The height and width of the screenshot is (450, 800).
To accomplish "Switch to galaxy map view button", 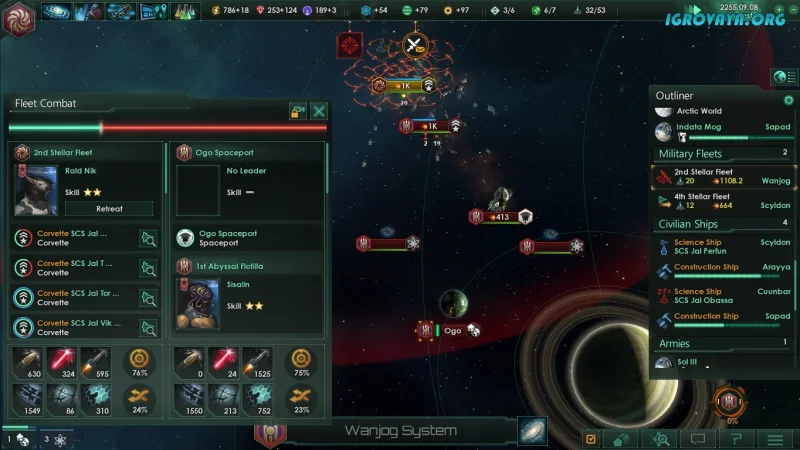I will (532, 431).
